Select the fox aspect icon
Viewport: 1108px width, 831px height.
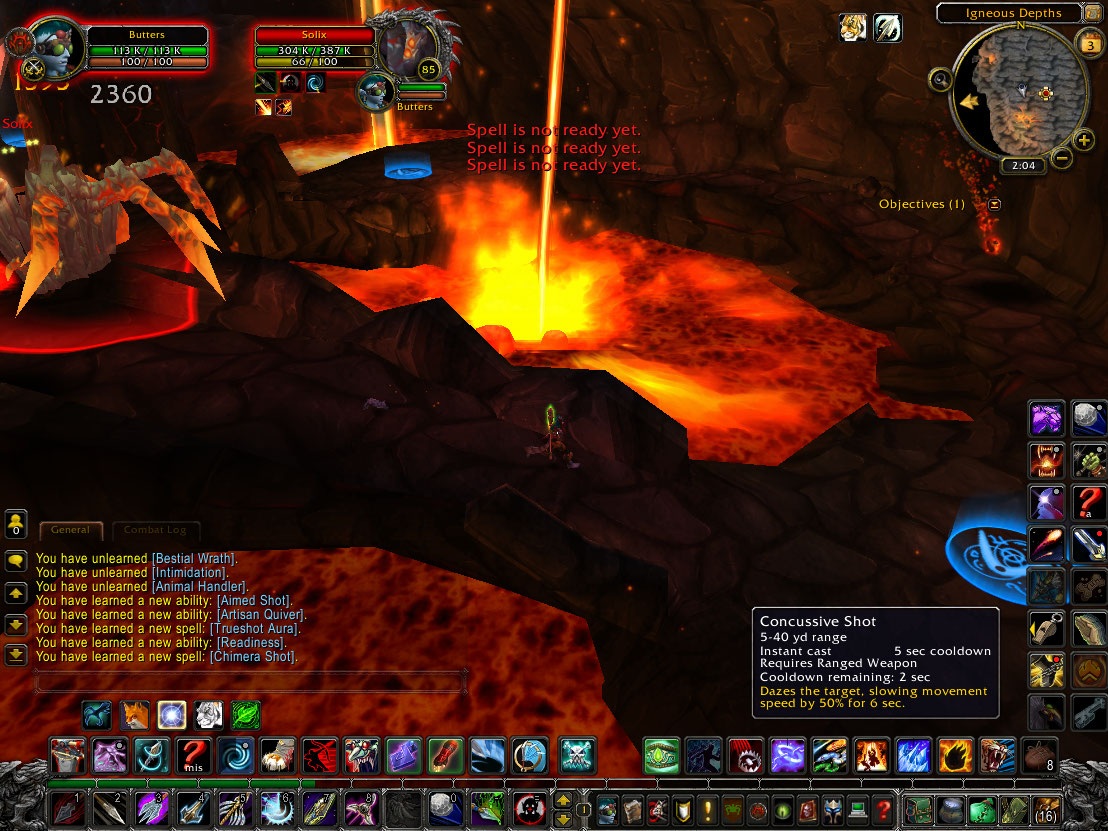pos(135,715)
